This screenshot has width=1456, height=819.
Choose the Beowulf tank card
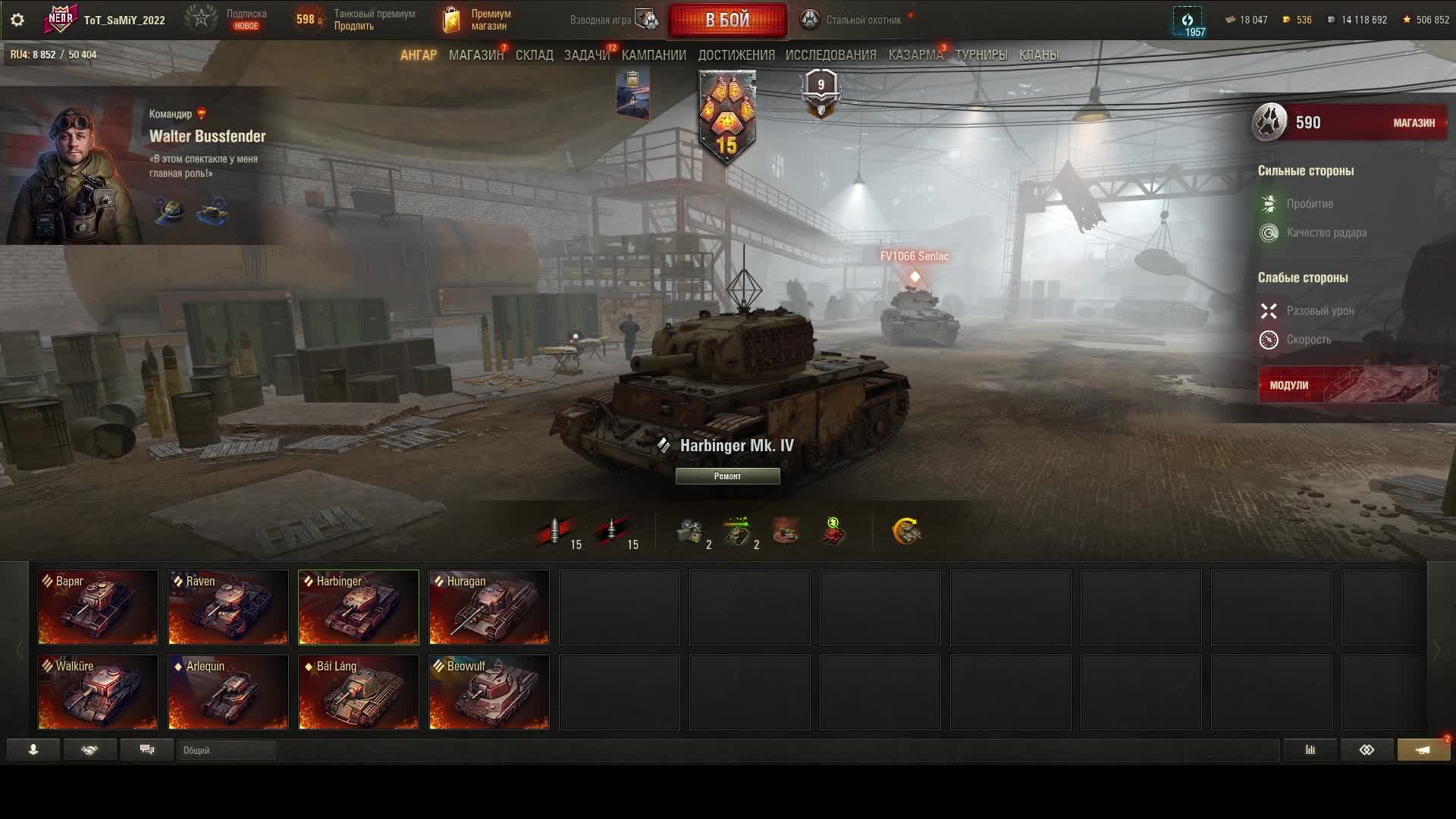pos(489,692)
